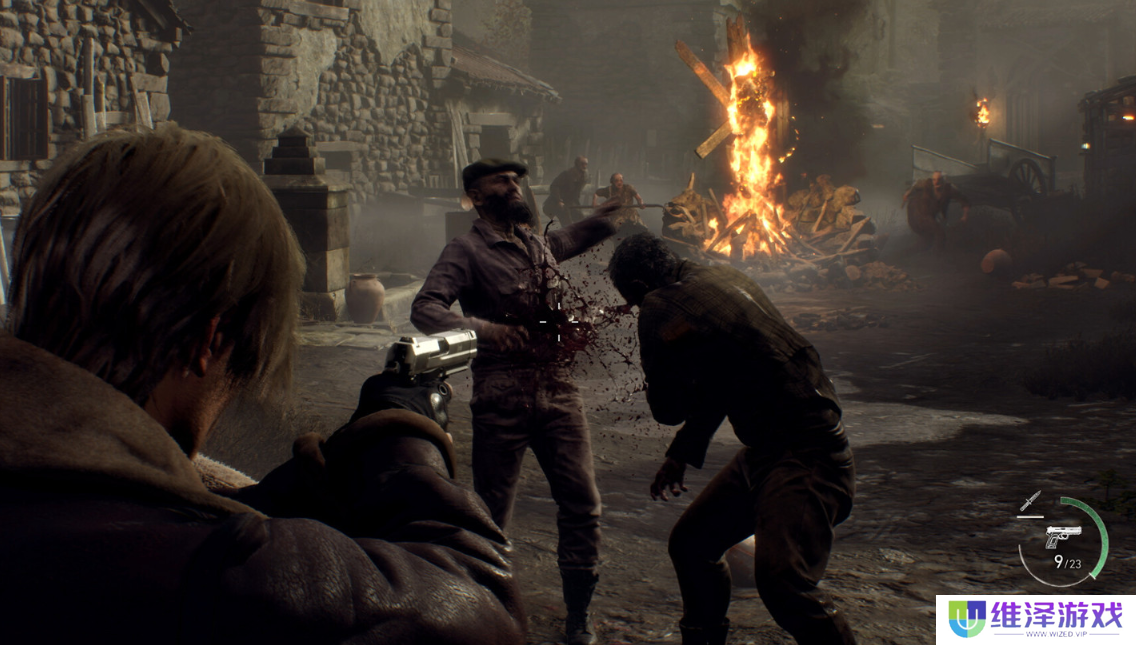Select the combat knife icon

coord(1031,501)
